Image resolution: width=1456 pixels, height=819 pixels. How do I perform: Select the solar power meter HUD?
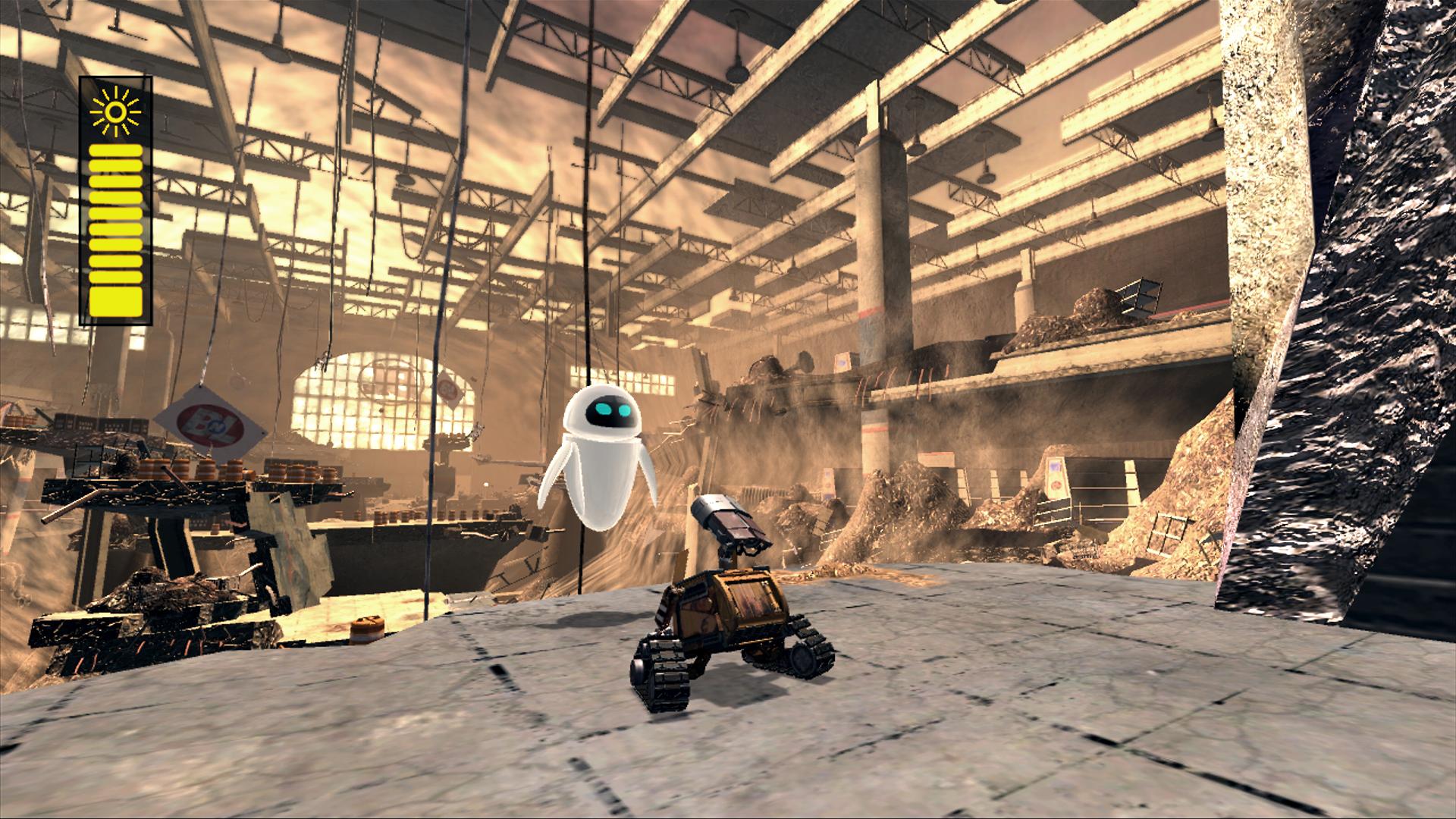click(x=115, y=197)
